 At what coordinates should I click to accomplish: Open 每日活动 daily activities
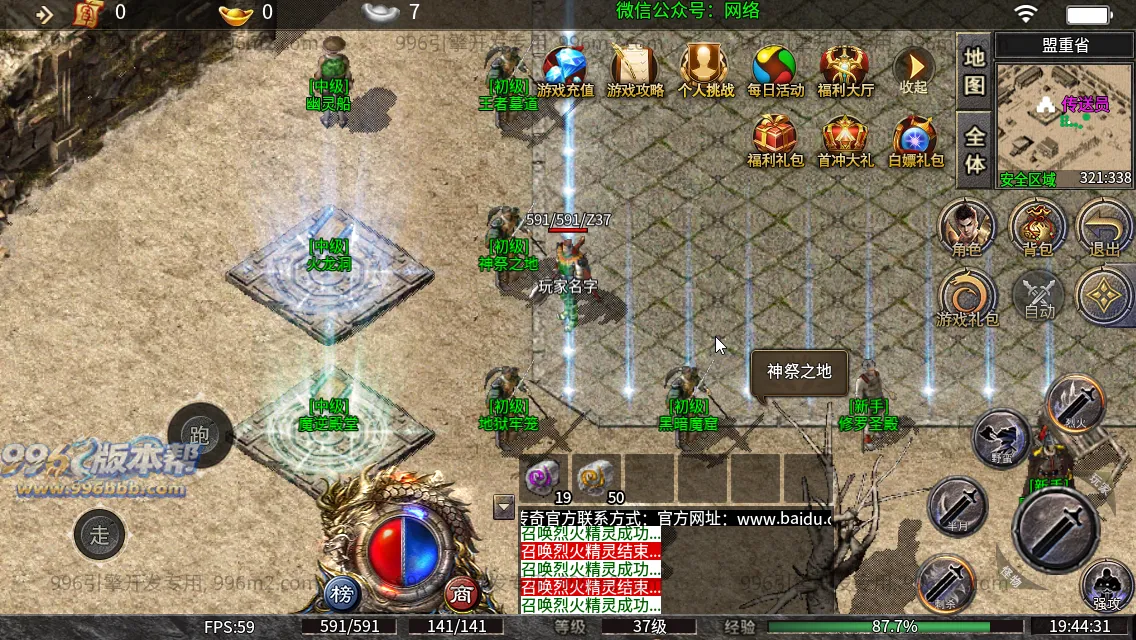tap(775, 68)
